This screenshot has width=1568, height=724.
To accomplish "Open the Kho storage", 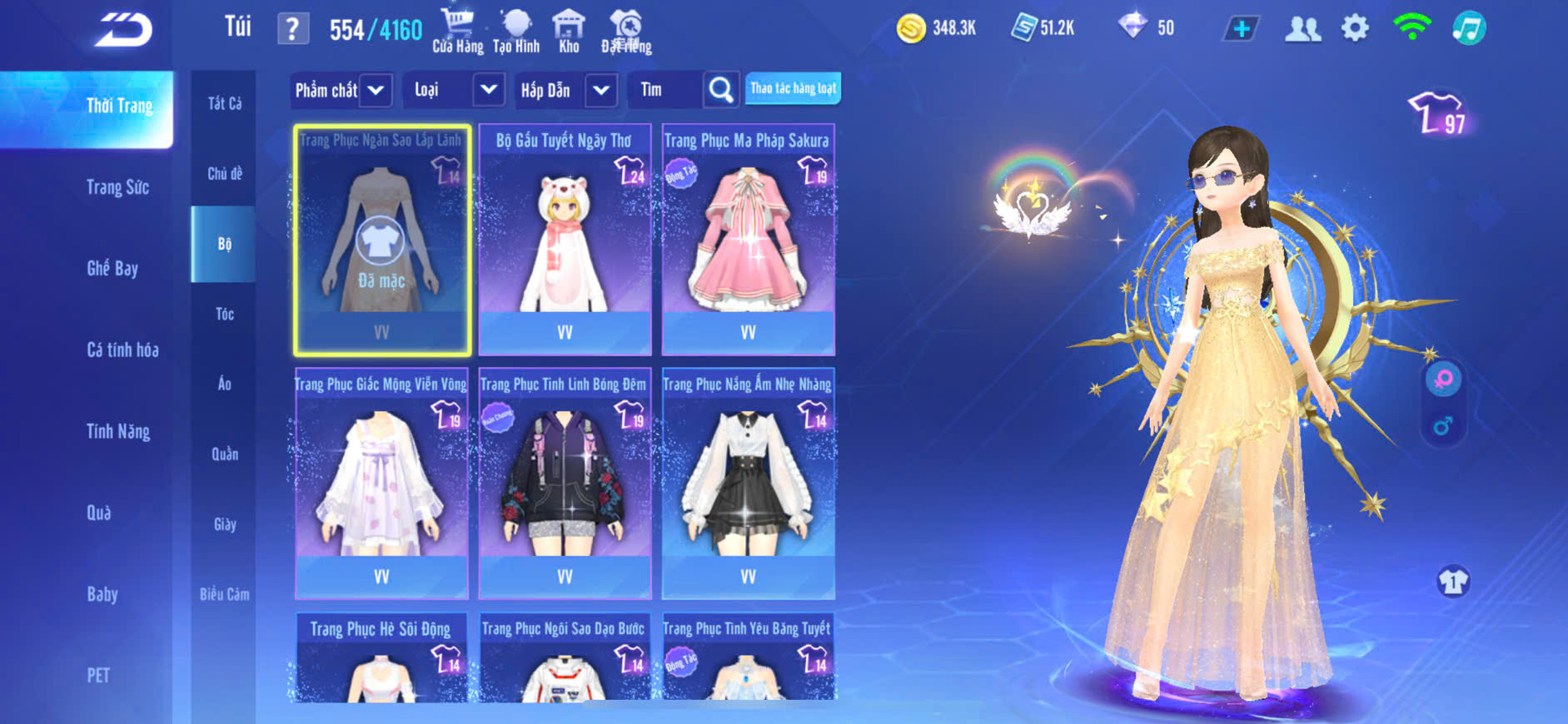I will (x=569, y=32).
